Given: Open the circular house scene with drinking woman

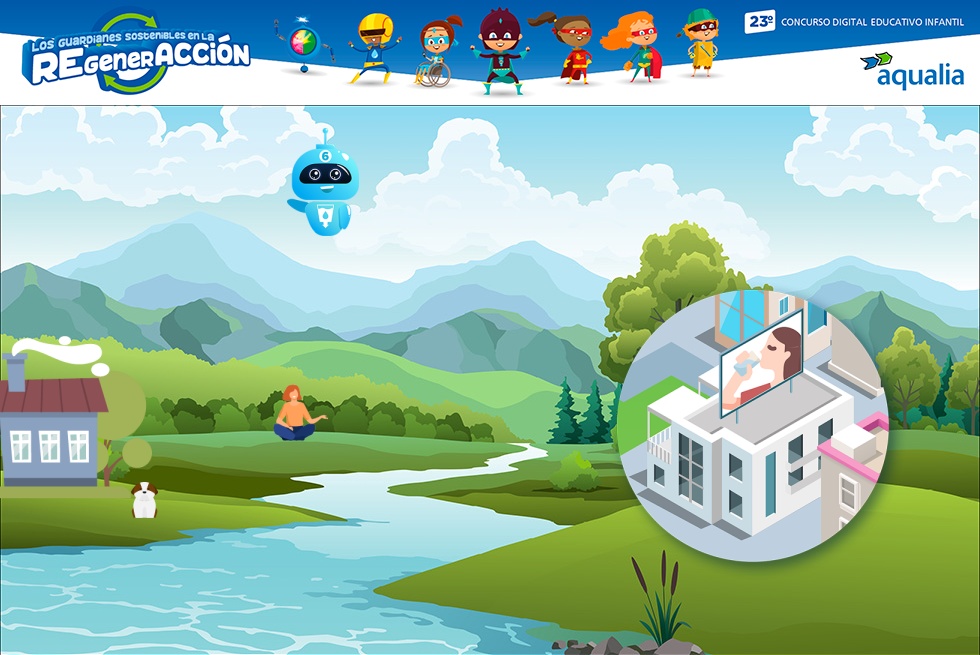Looking at the screenshot, I should click(751, 426).
